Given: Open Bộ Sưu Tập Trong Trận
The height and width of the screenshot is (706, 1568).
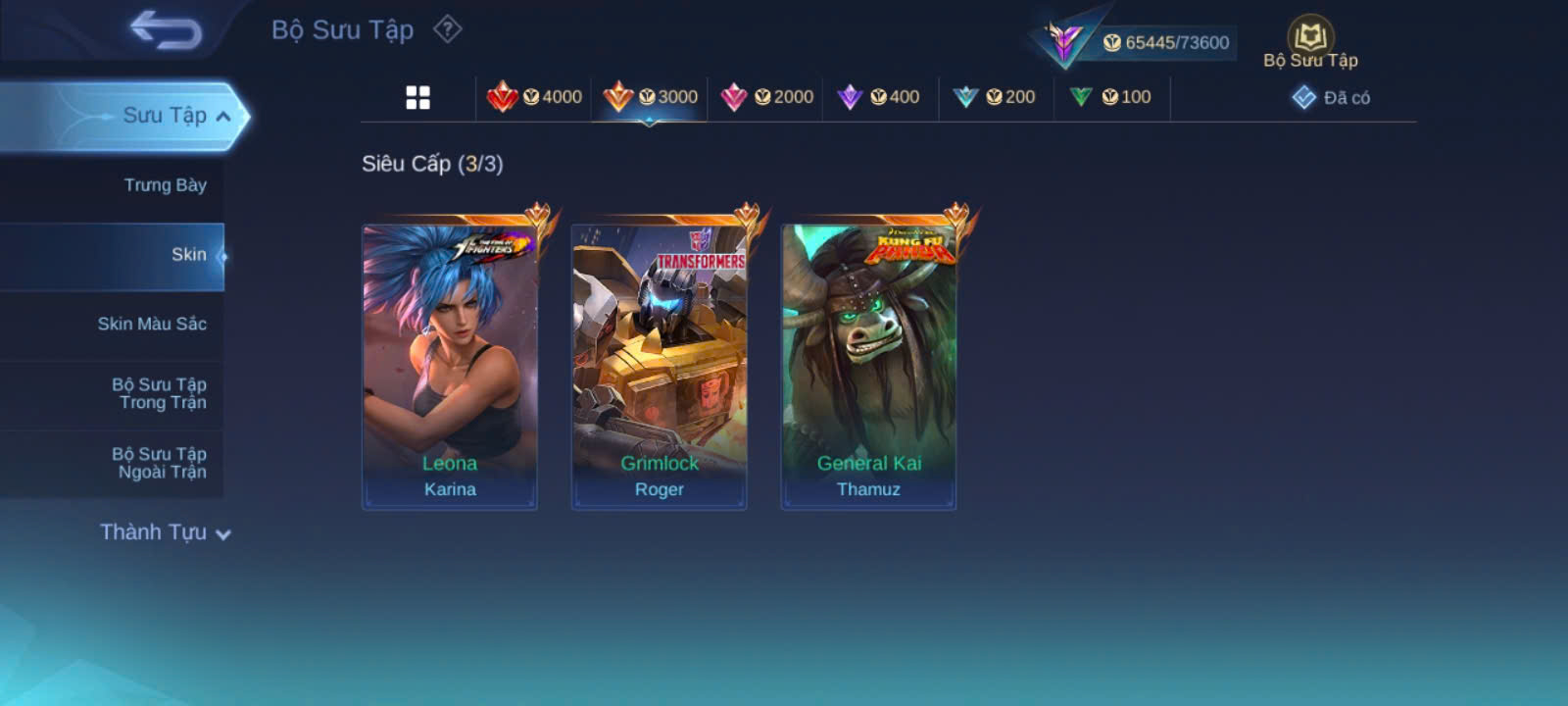Looking at the screenshot, I should [159, 393].
